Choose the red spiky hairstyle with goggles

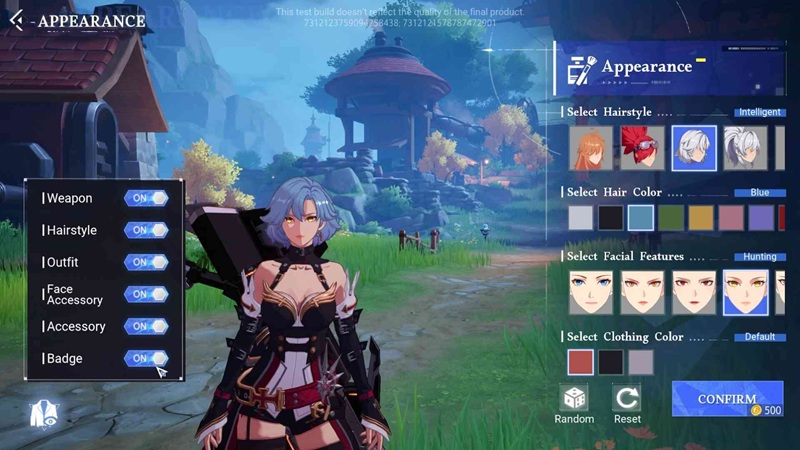pyautogui.click(x=642, y=148)
